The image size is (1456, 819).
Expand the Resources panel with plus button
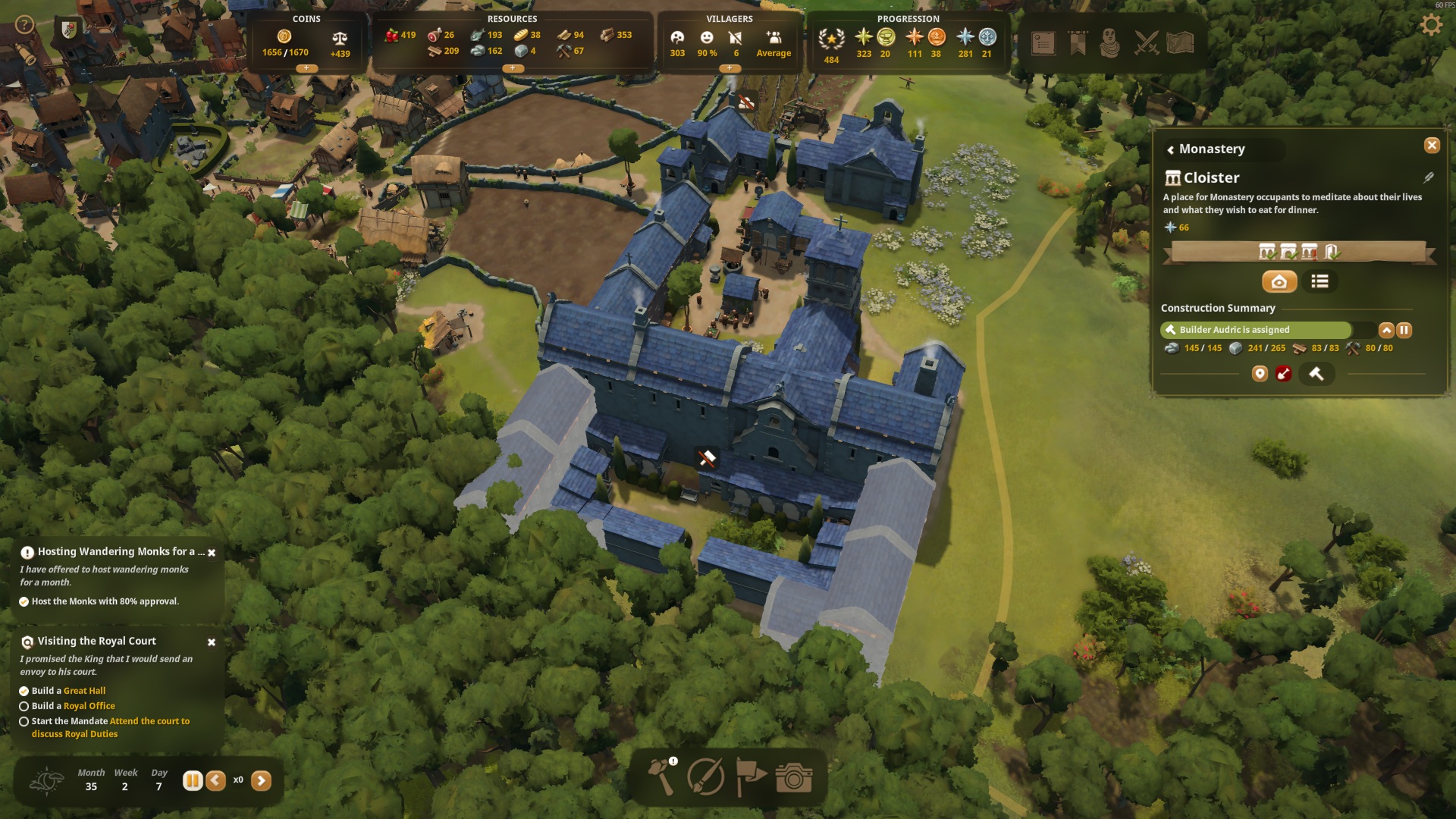(513, 68)
